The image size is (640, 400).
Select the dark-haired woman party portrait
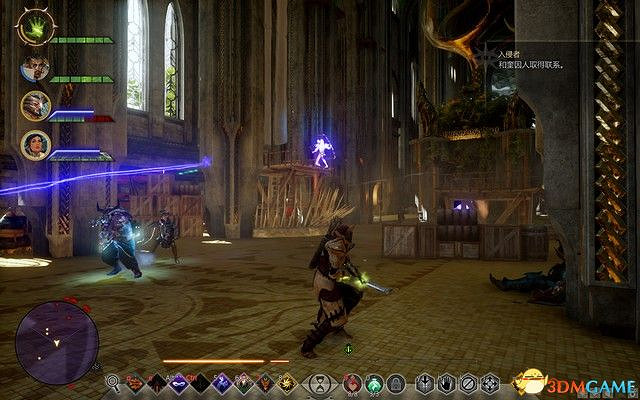click(34, 143)
